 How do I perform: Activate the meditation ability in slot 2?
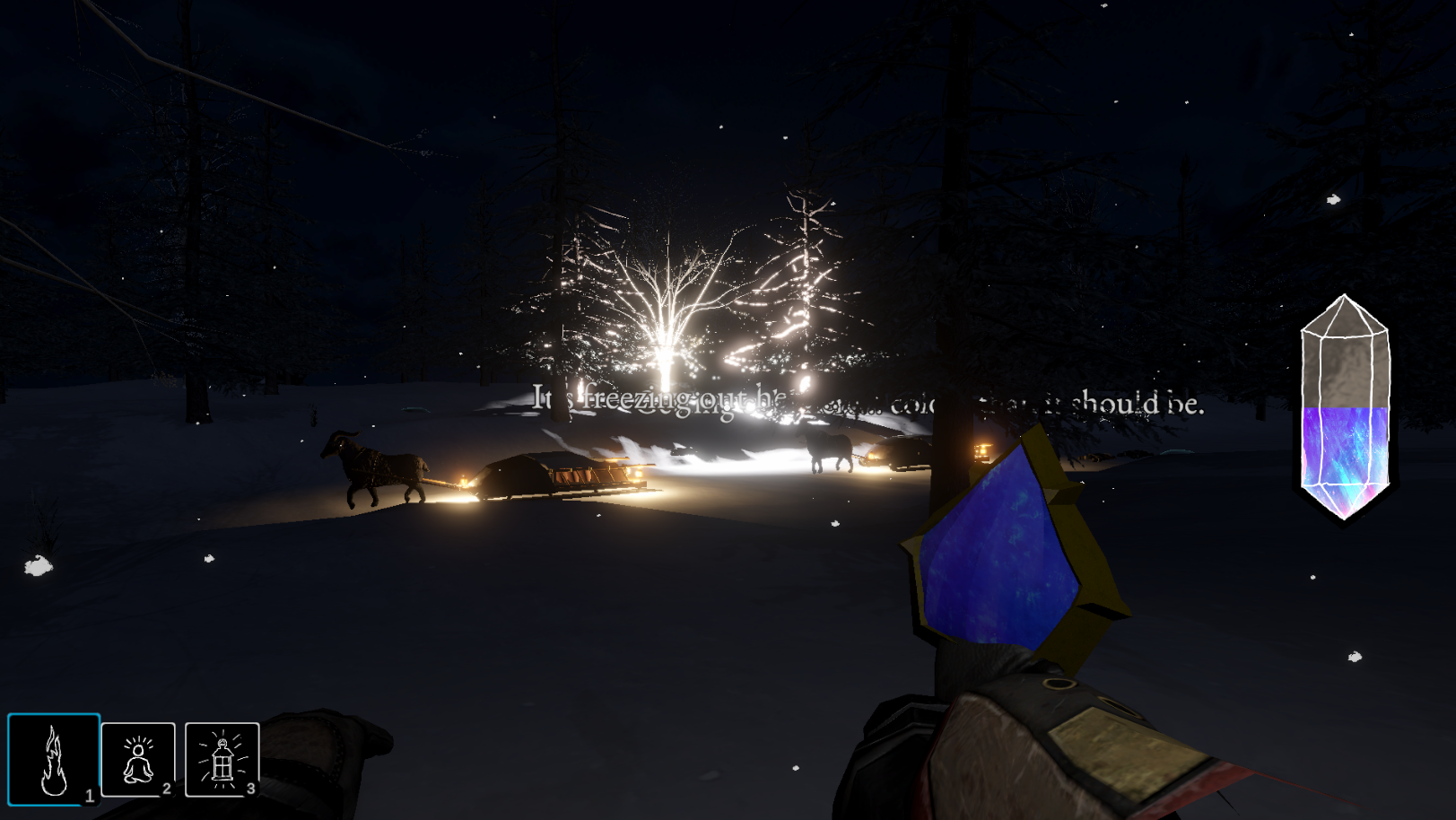pyautogui.click(x=137, y=762)
